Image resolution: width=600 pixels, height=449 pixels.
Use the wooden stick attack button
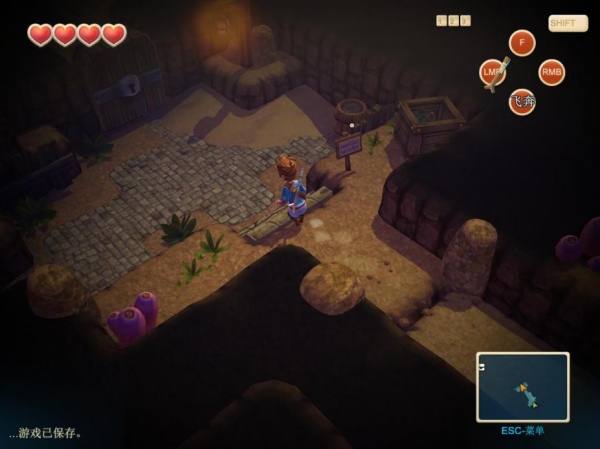coord(493,73)
